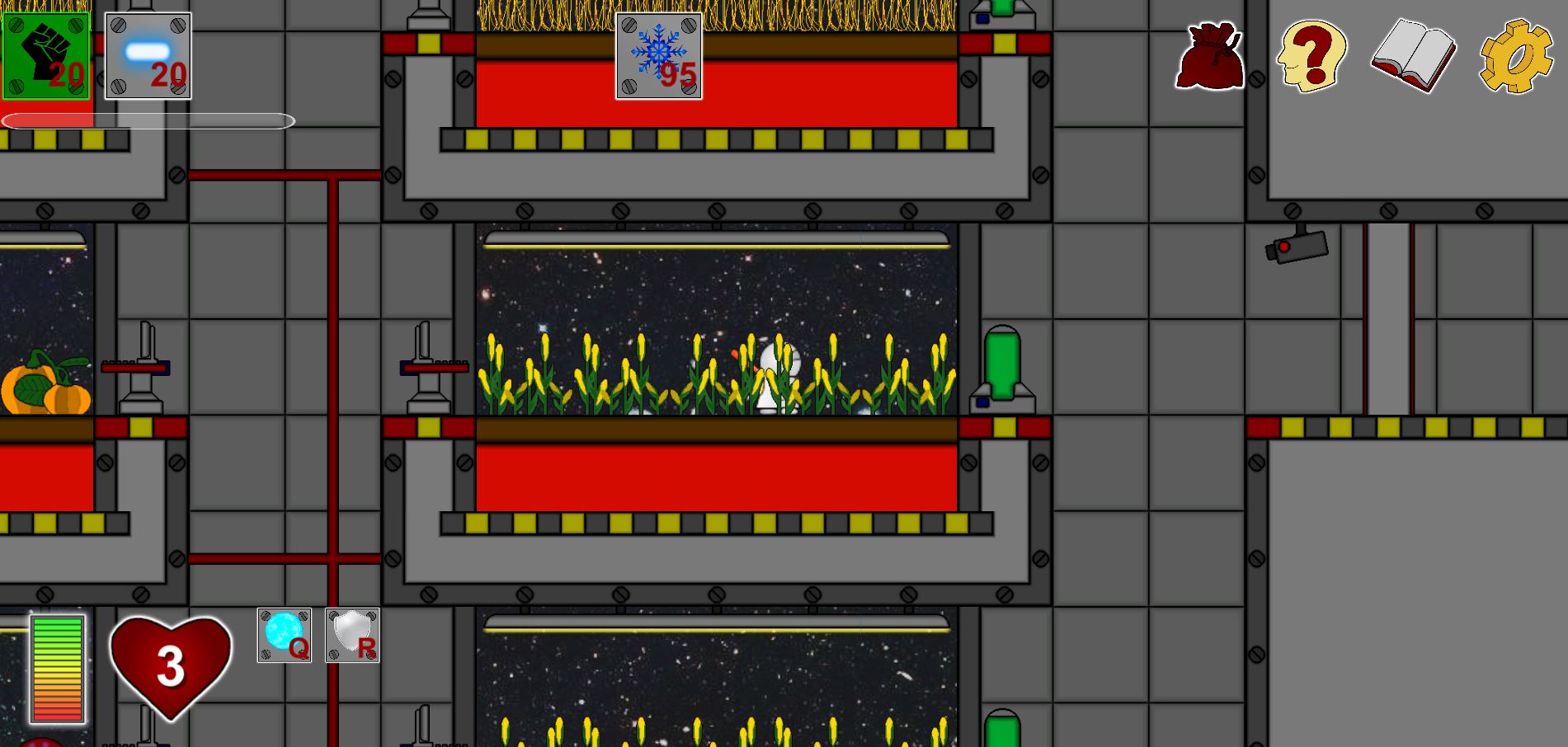This screenshot has width=1568, height=747.
Task: Select the green fist melee weapon slot
Action: (x=45, y=55)
